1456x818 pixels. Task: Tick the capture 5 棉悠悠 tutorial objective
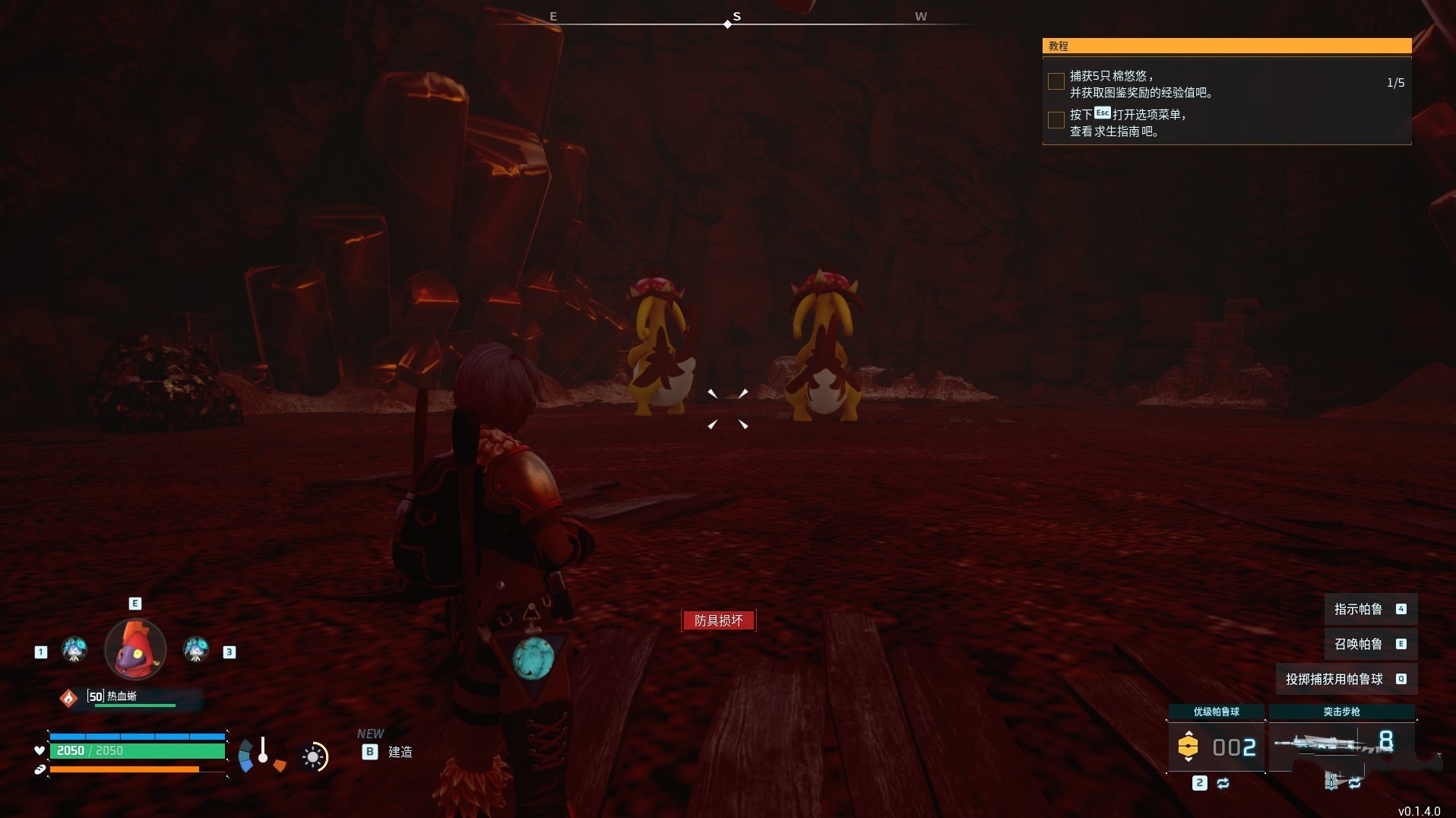1056,82
